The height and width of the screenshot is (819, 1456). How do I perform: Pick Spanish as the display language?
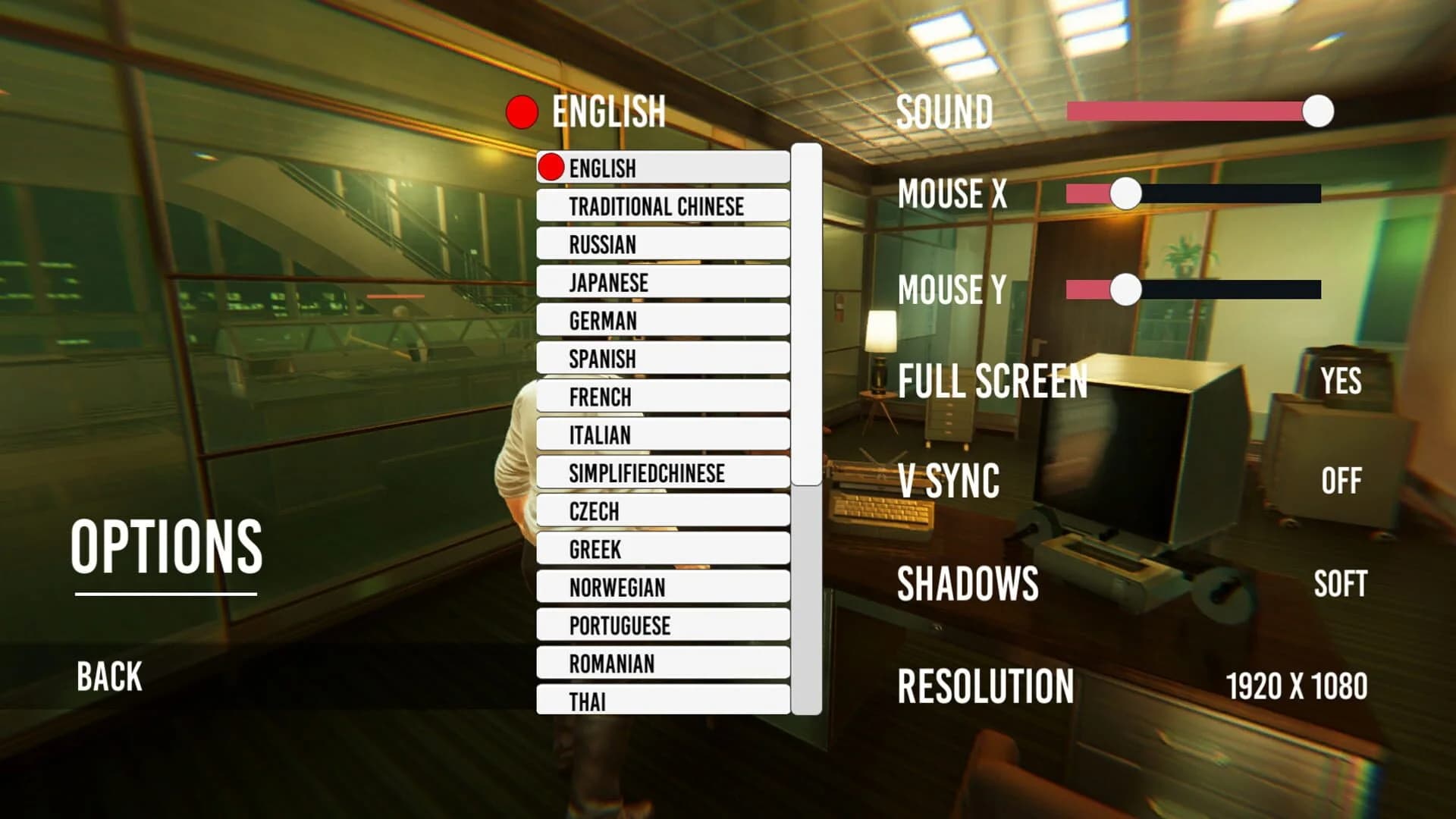(662, 359)
